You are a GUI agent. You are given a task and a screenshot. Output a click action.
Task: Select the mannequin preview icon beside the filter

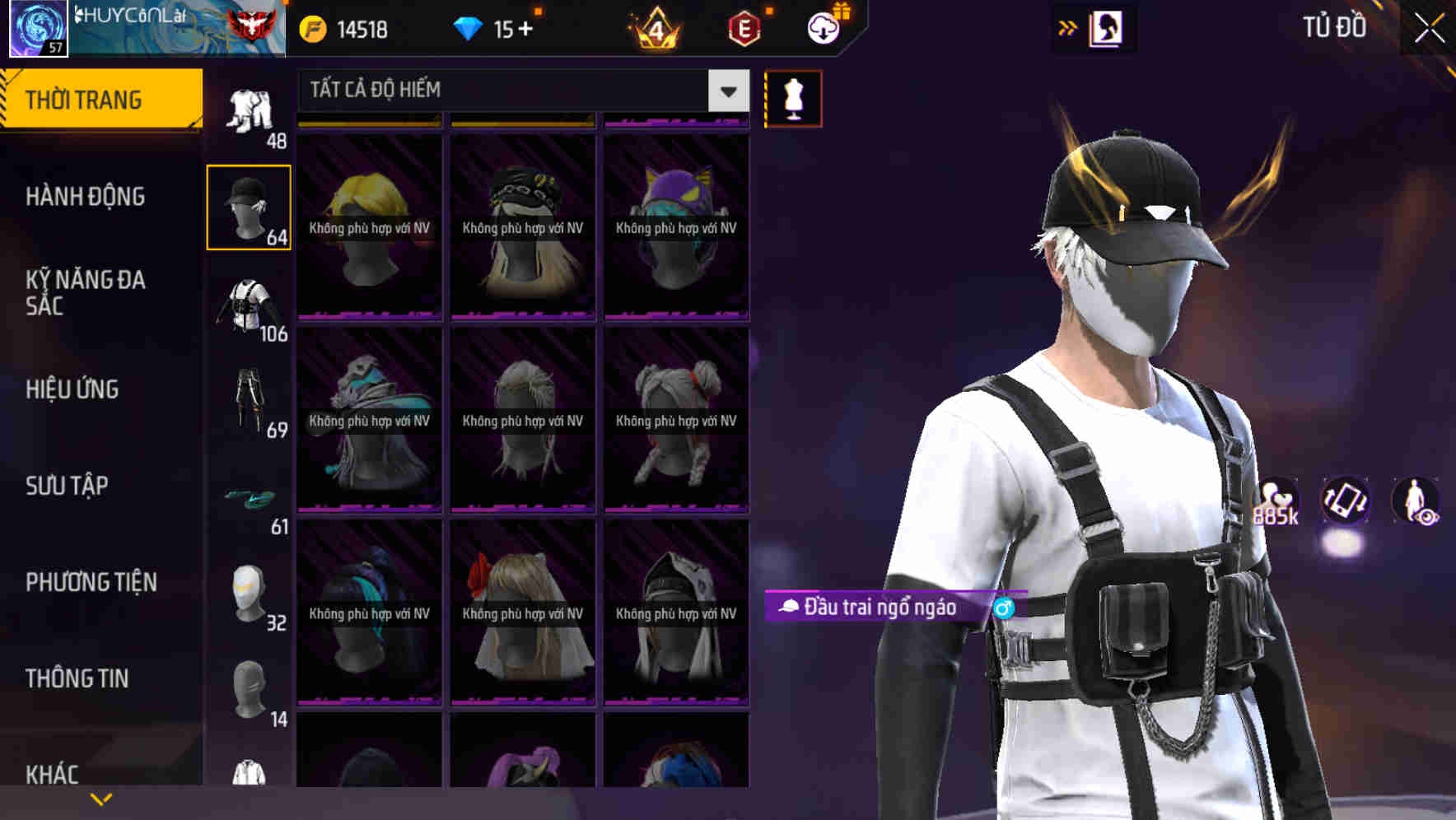tap(793, 97)
